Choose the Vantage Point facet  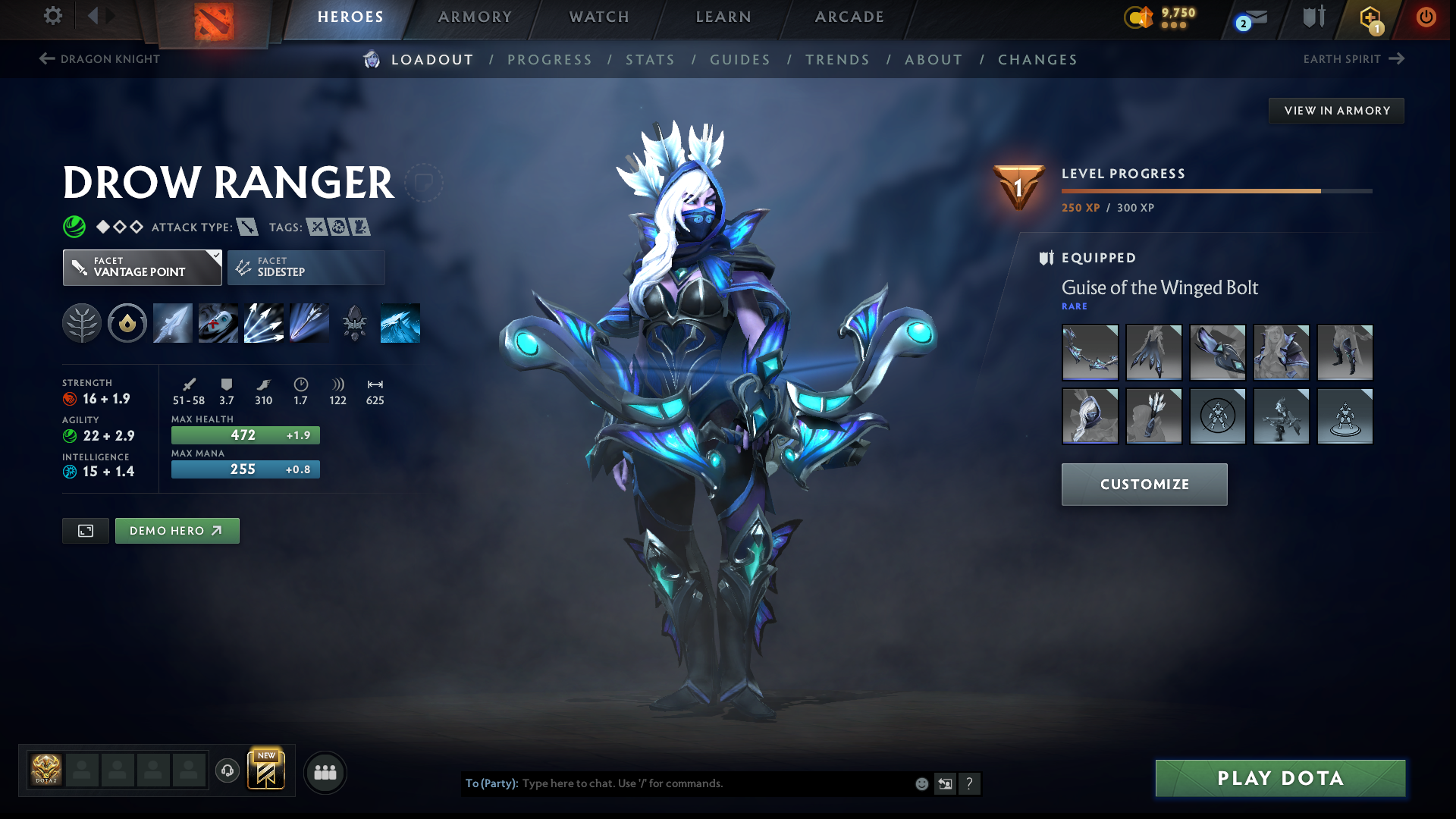tap(142, 268)
